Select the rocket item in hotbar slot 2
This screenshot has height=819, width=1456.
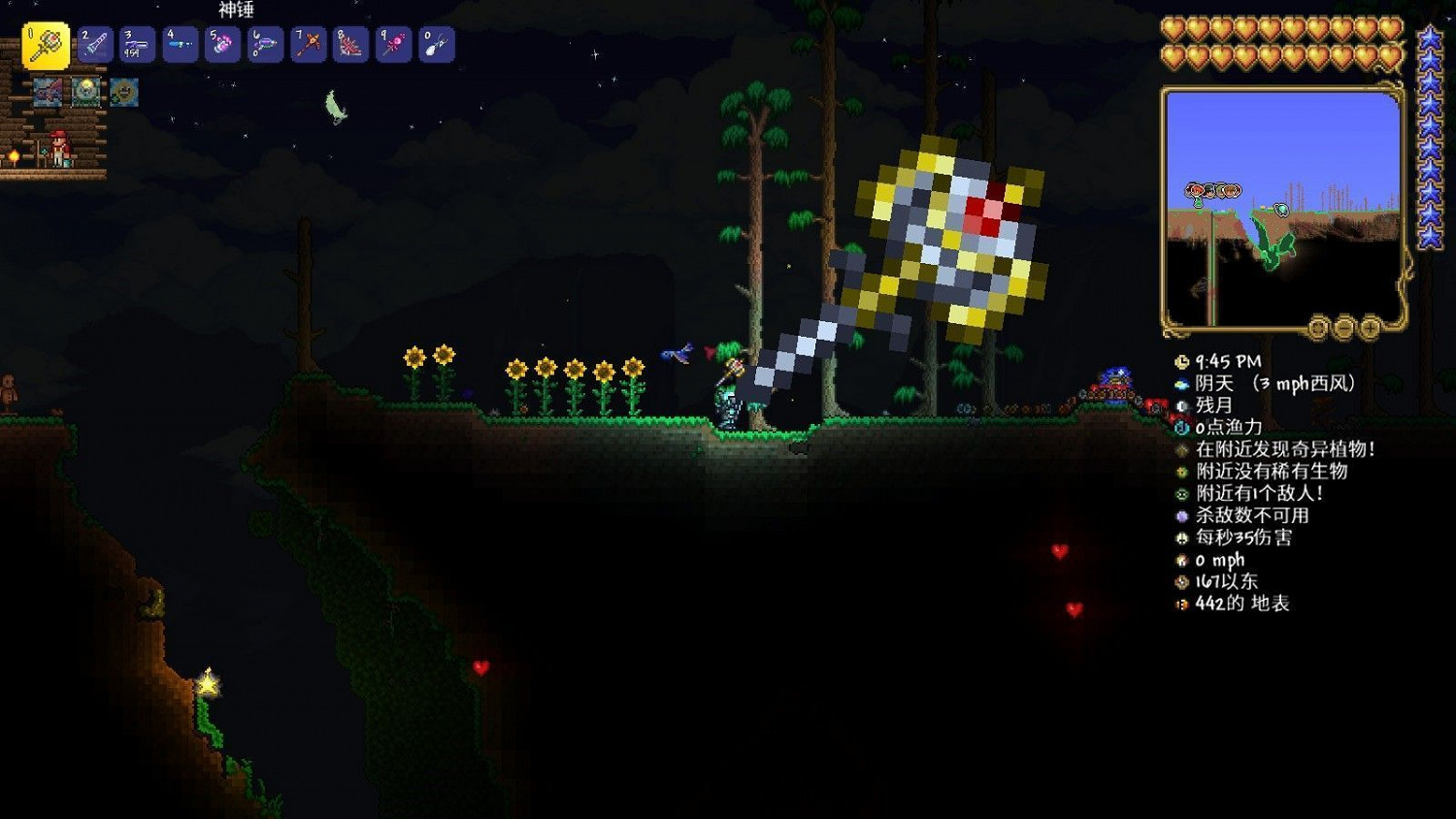pyautogui.click(x=93, y=43)
